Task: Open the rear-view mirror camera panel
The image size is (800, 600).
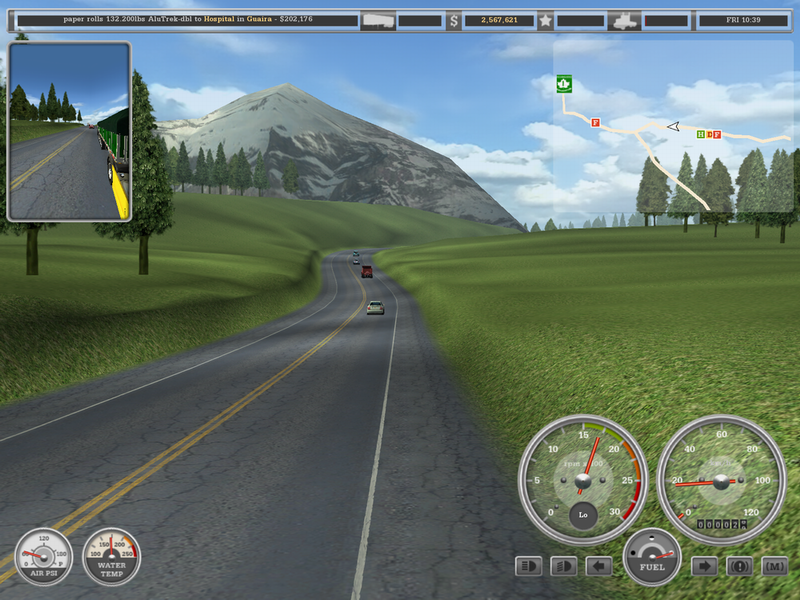Action: pyautogui.click(x=69, y=131)
